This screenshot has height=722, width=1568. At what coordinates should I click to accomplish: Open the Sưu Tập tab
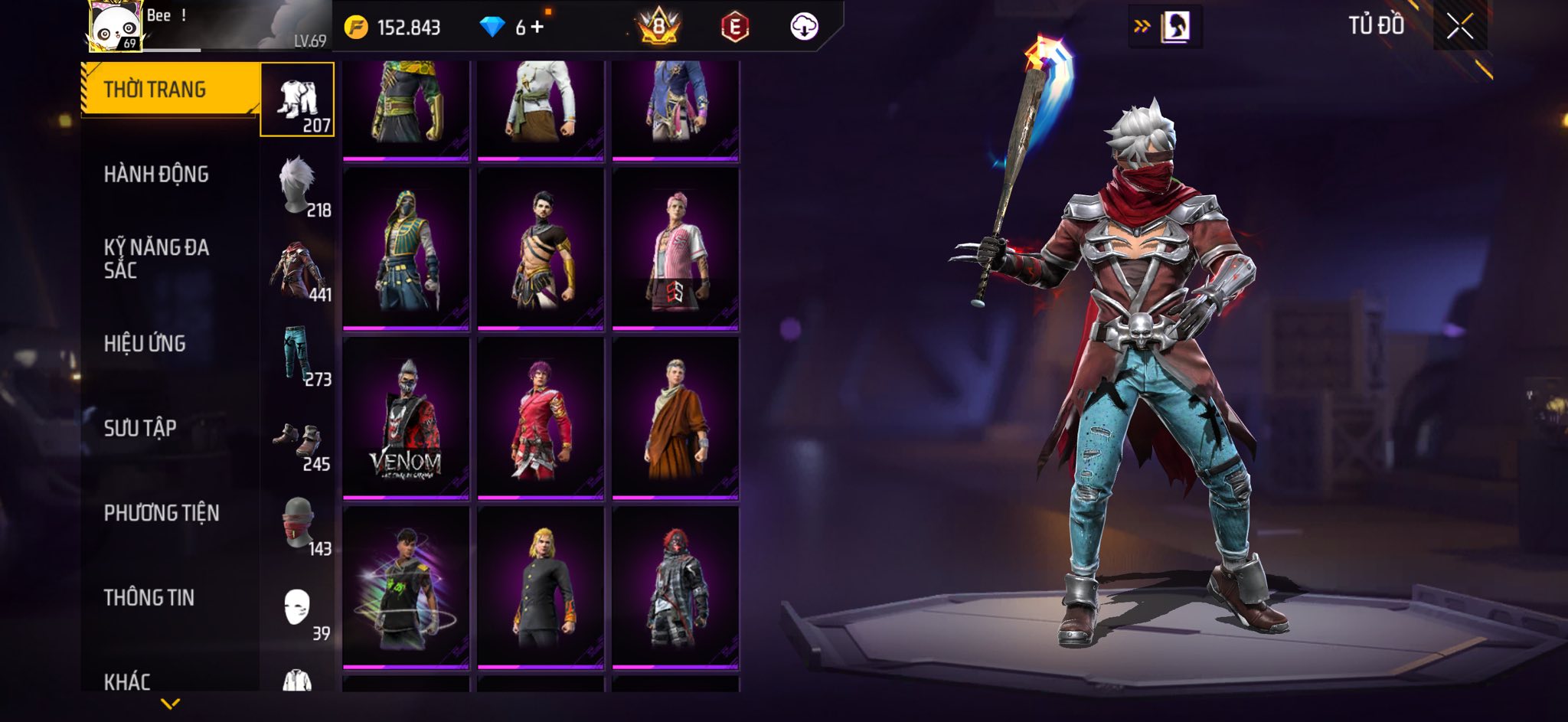point(140,428)
